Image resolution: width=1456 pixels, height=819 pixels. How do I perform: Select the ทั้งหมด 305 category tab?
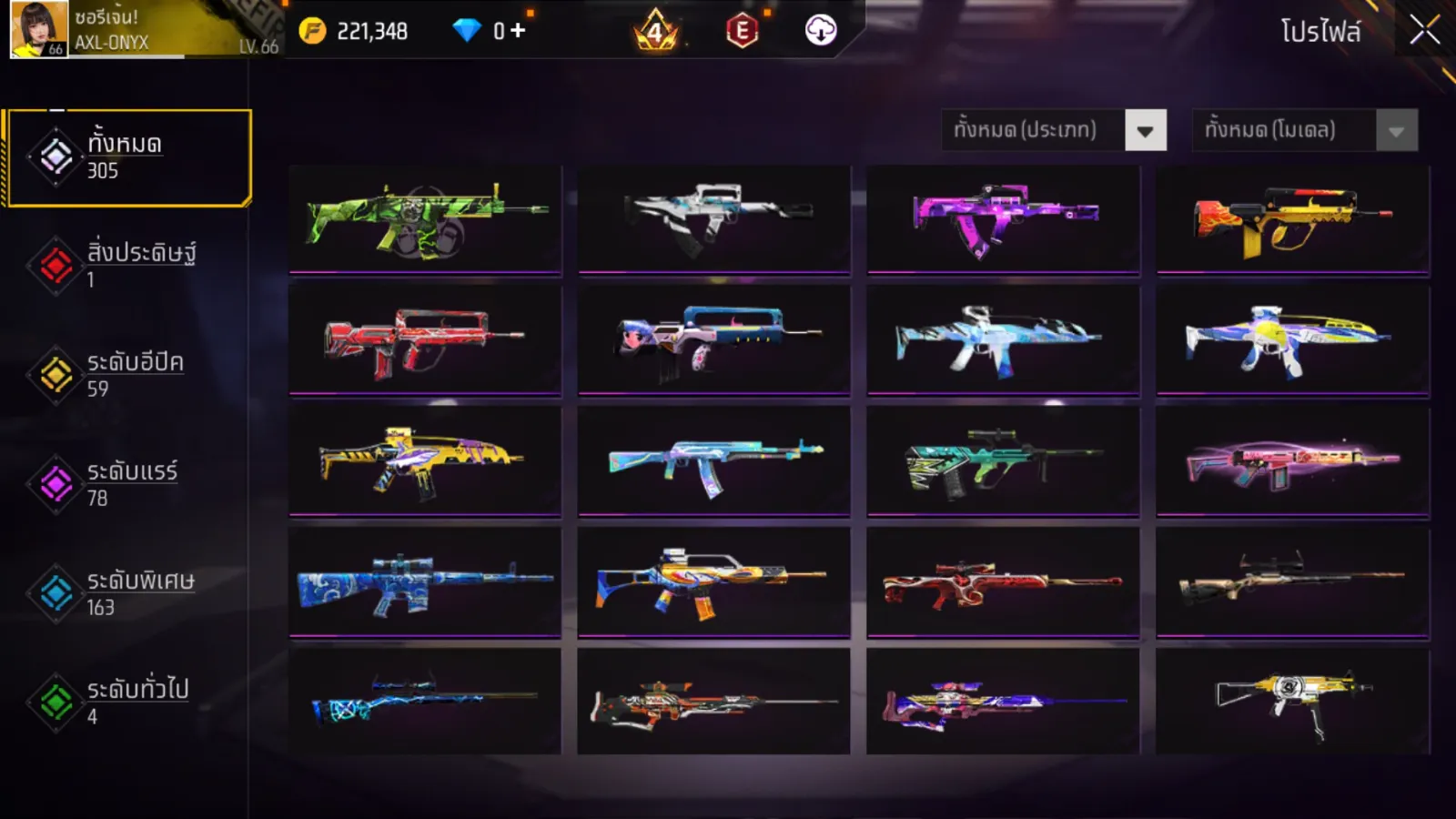tap(128, 157)
